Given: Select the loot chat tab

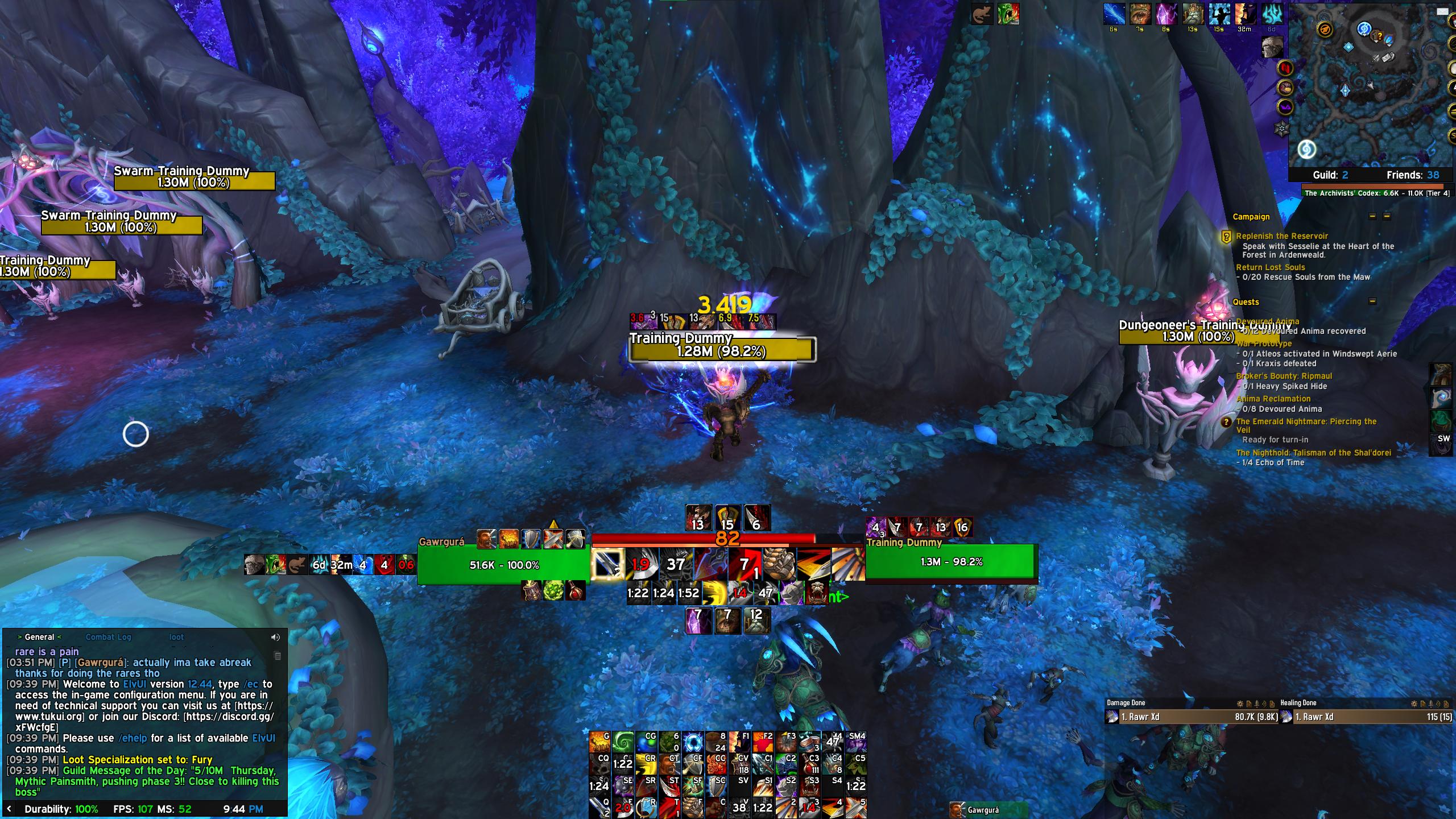Looking at the screenshot, I should pyautogui.click(x=176, y=637).
